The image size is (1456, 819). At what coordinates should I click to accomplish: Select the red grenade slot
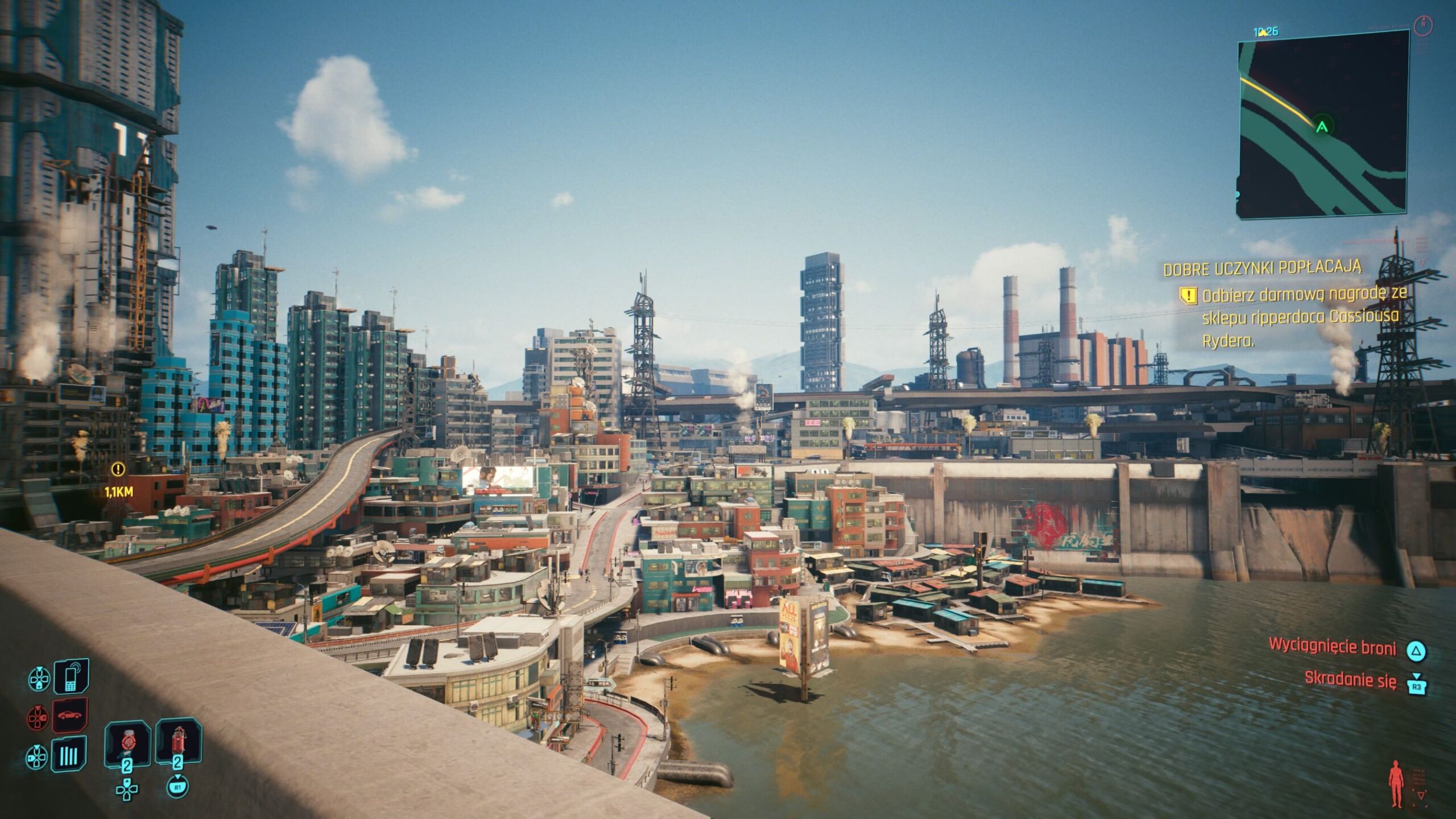pos(178,743)
